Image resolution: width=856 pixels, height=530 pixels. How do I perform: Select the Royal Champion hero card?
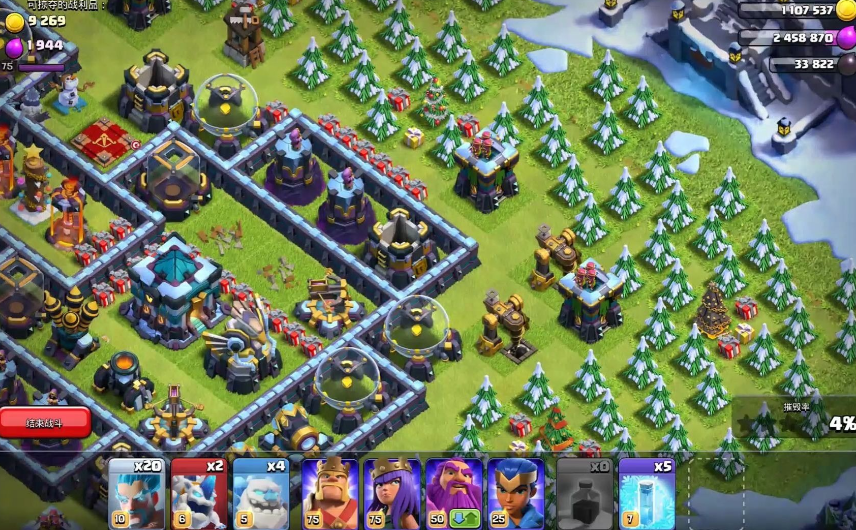click(516, 493)
